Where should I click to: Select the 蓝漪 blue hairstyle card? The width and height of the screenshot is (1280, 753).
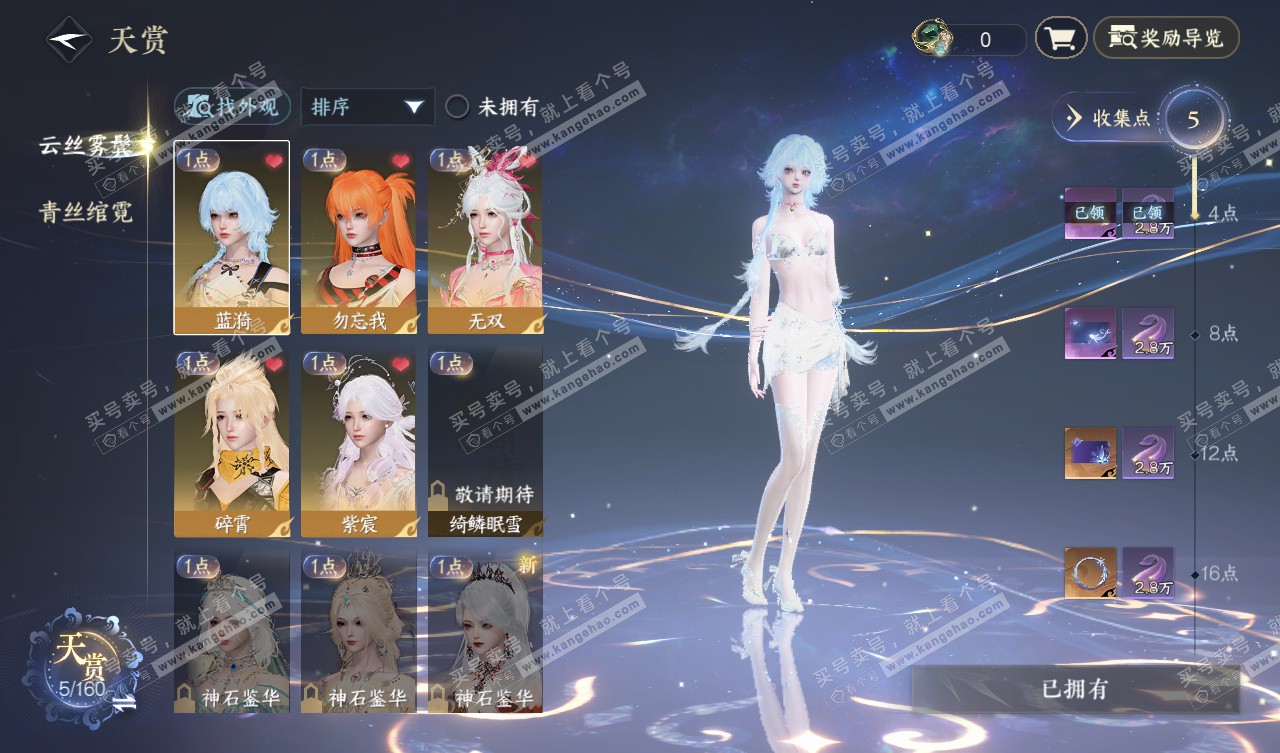pyautogui.click(x=231, y=237)
